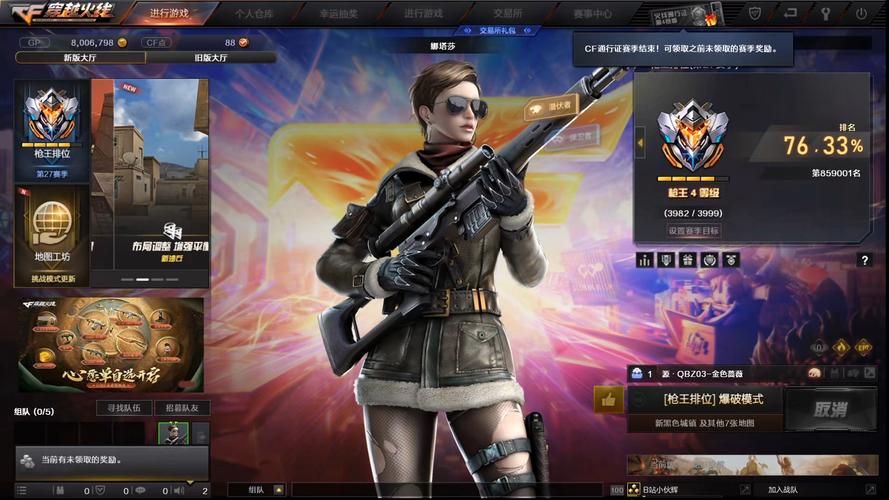Open the 枪王排位 ranked mode tile
The height and width of the screenshot is (500, 889).
point(52,130)
